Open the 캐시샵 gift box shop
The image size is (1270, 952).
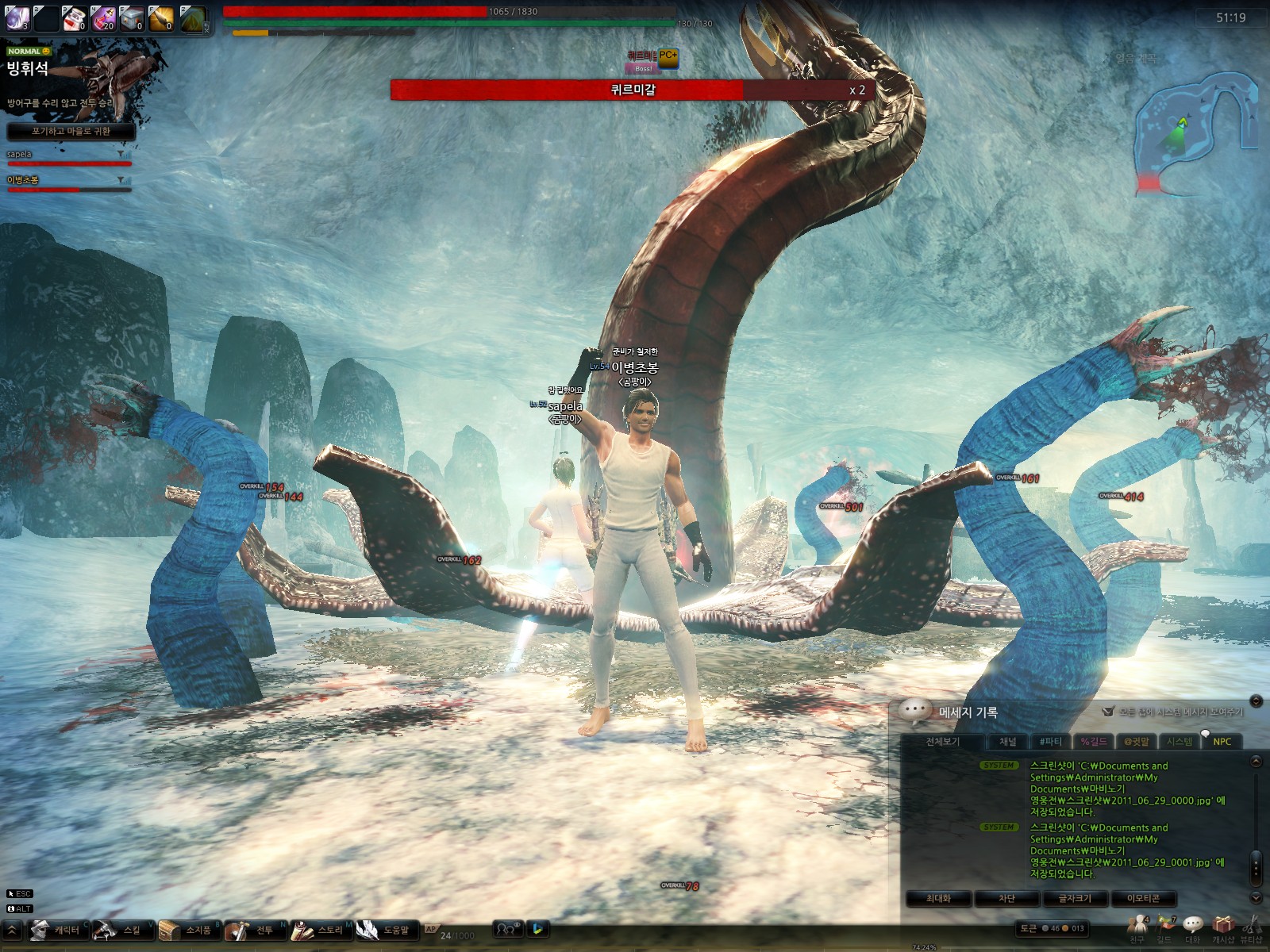tap(1223, 926)
